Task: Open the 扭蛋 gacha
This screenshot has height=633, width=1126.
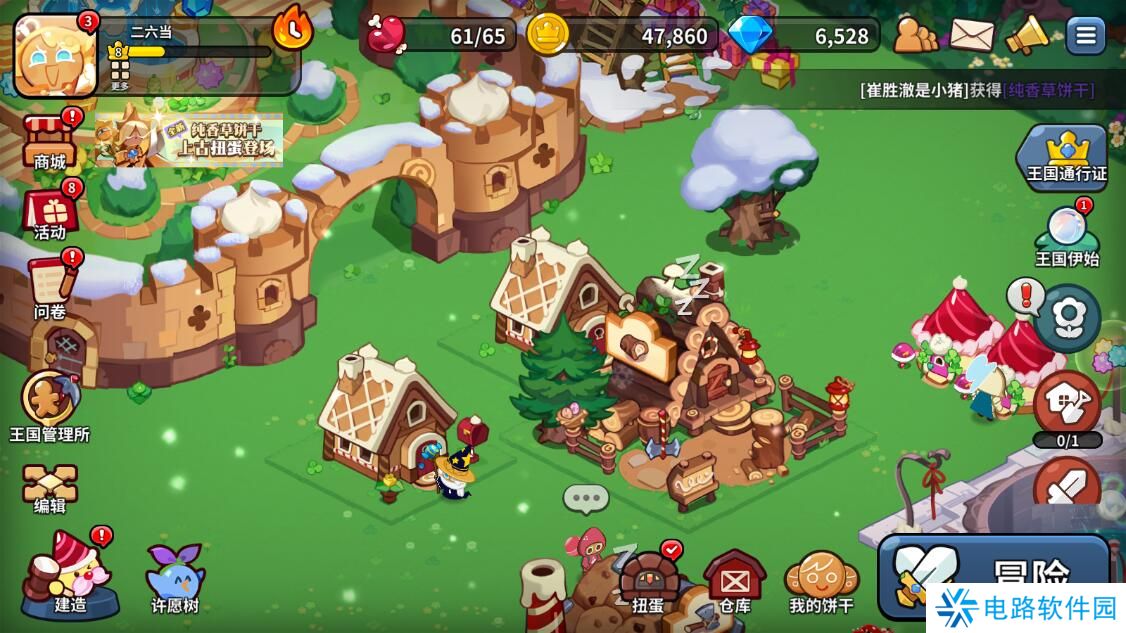Action: click(x=648, y=580)
